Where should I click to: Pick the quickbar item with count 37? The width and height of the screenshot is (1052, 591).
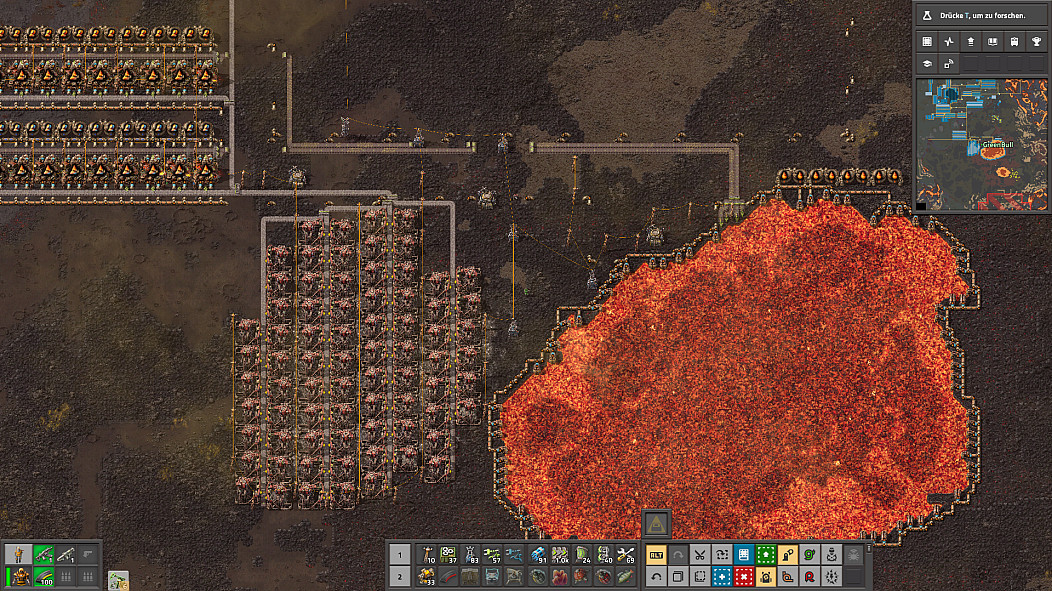(449, 555)
